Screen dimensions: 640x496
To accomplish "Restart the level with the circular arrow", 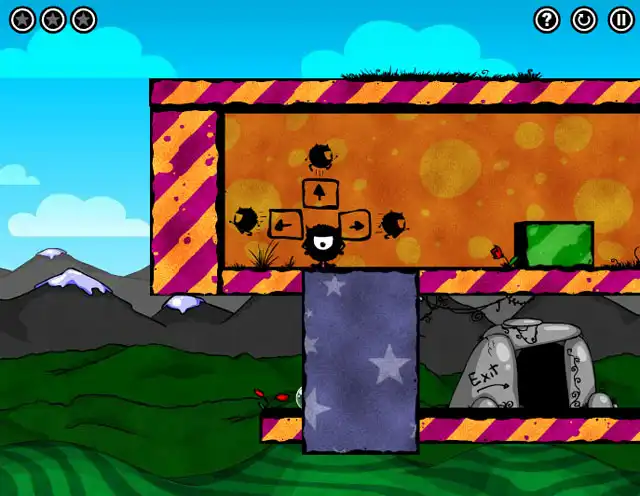I will 583,19.
